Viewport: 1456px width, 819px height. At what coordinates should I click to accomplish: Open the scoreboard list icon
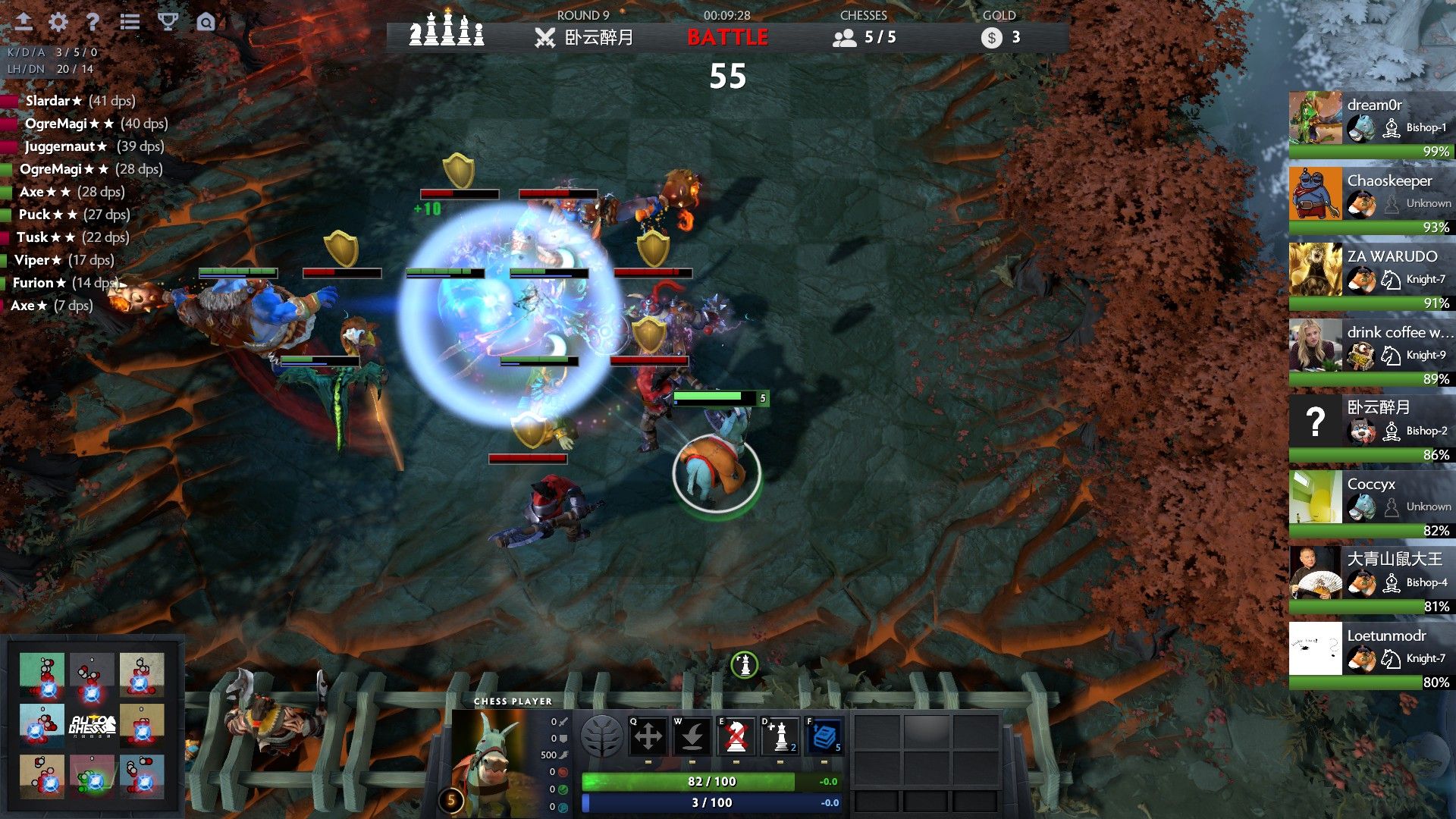pyautogui.click(x=129, y=22)
